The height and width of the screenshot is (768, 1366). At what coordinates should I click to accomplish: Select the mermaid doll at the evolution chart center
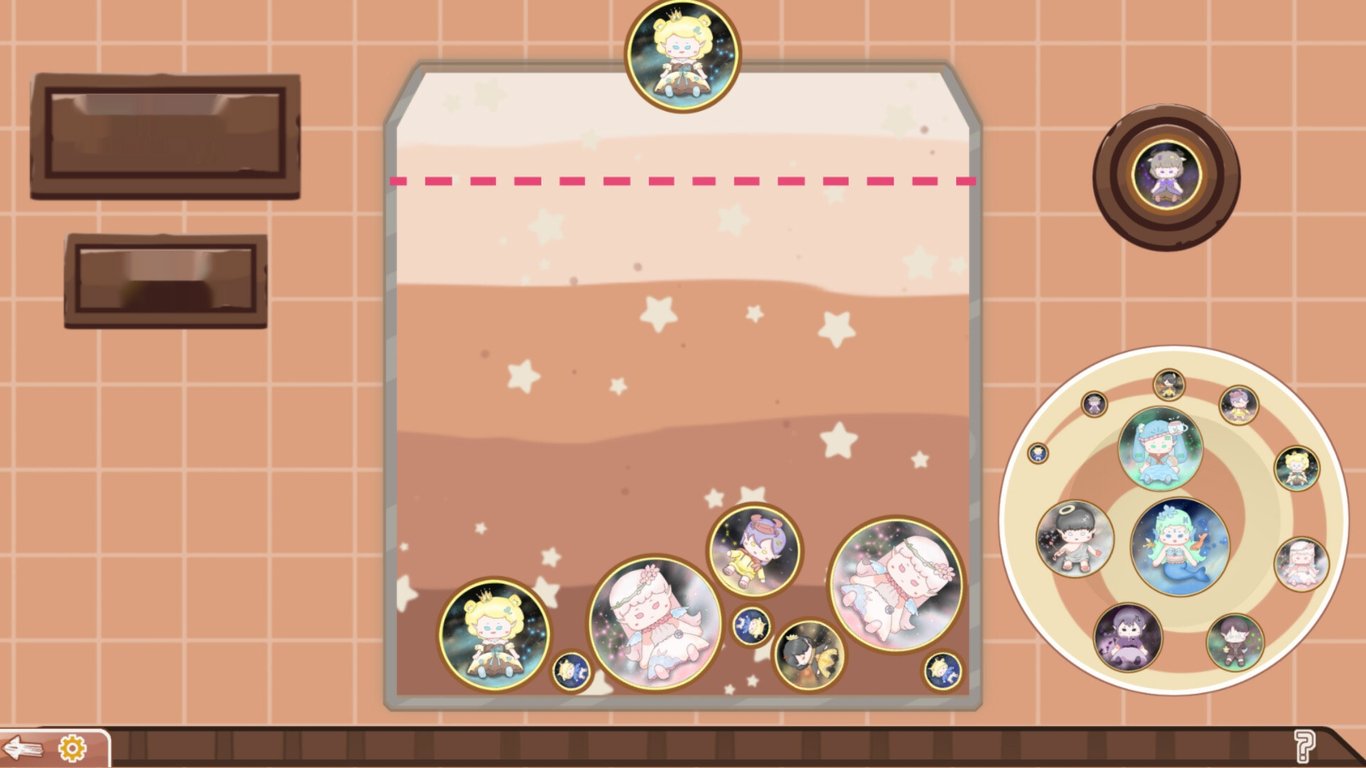(1181, 546)
